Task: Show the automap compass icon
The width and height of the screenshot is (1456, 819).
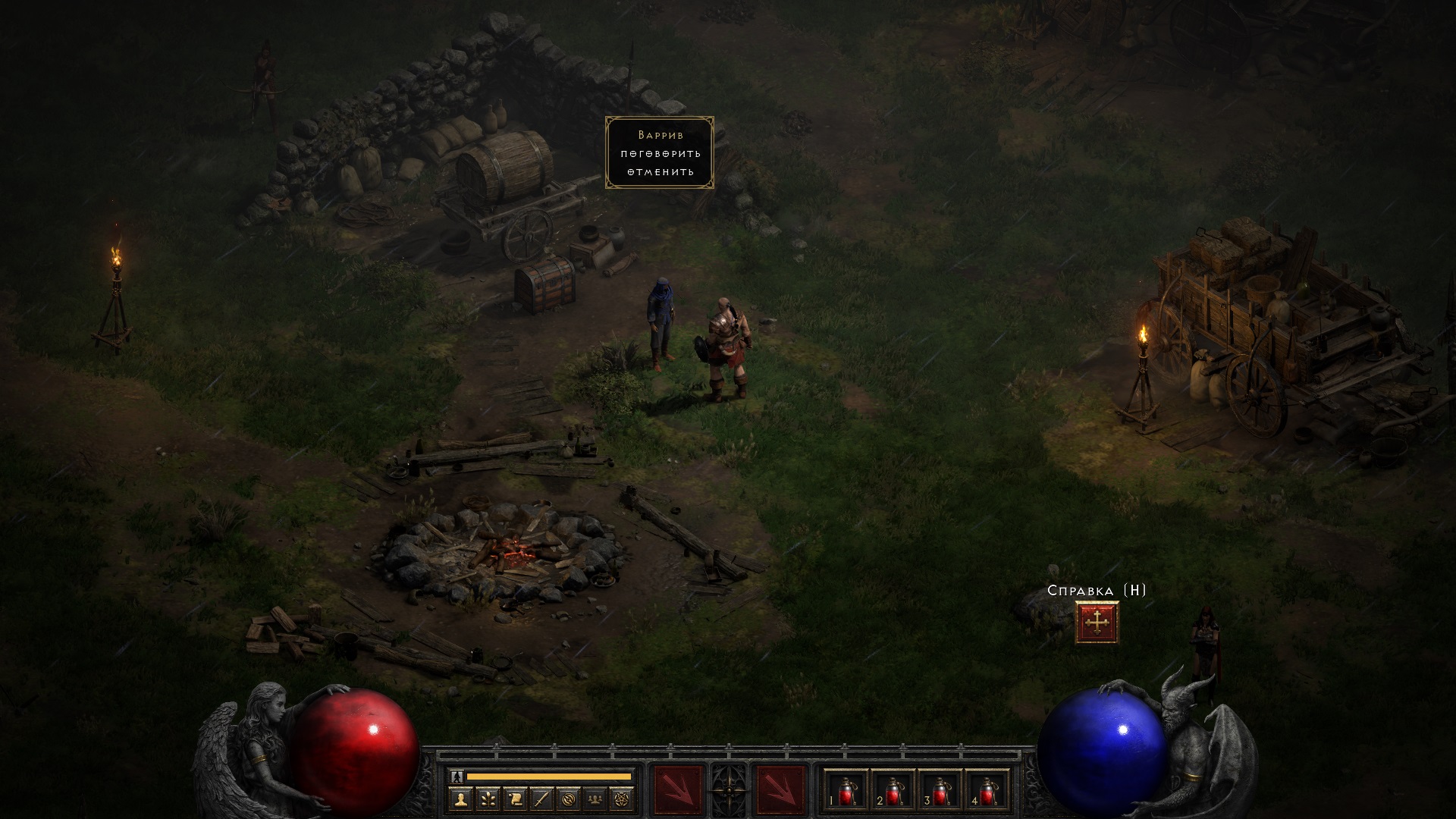Action: [570, 799]
